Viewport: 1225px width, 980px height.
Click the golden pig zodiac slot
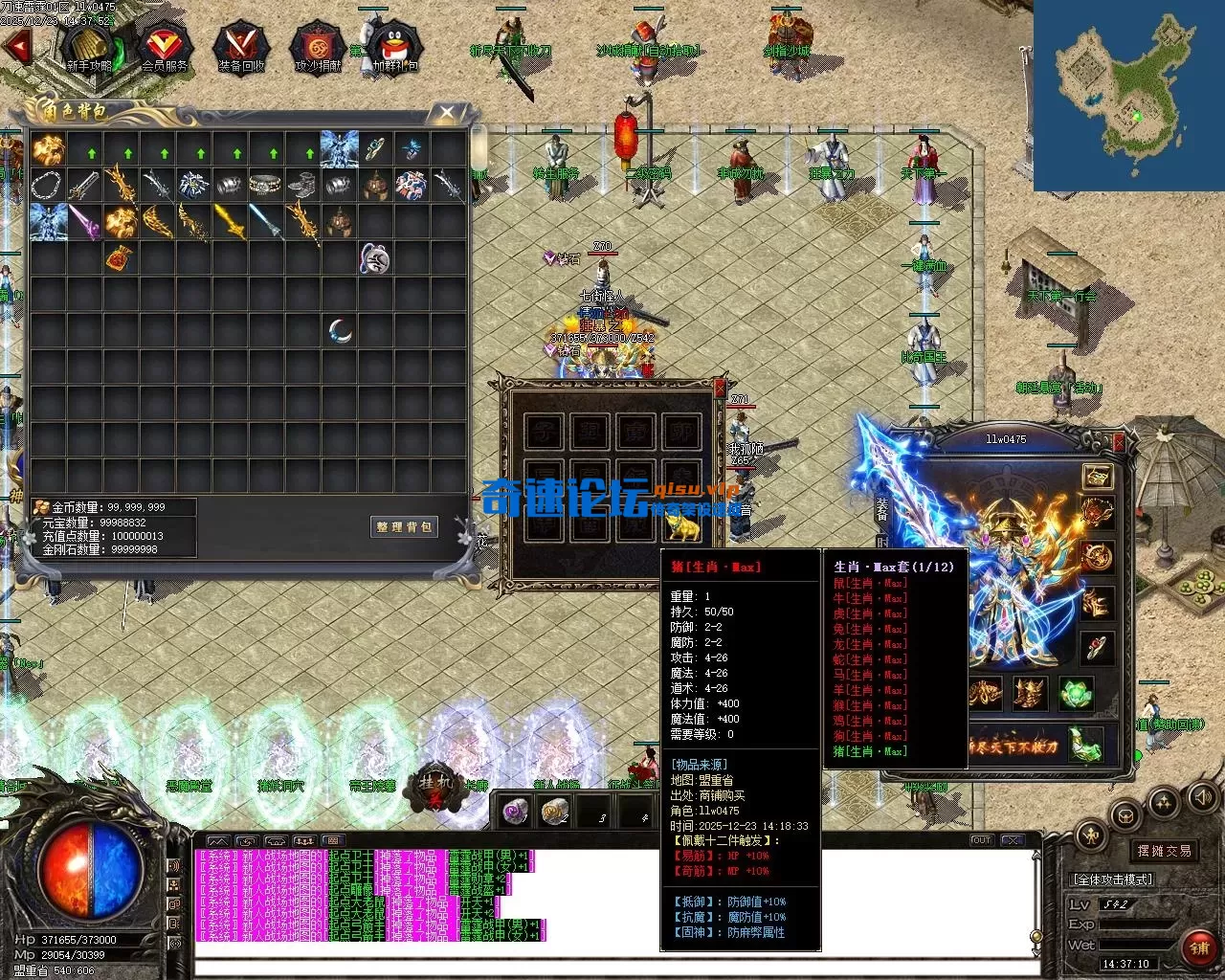683,525
